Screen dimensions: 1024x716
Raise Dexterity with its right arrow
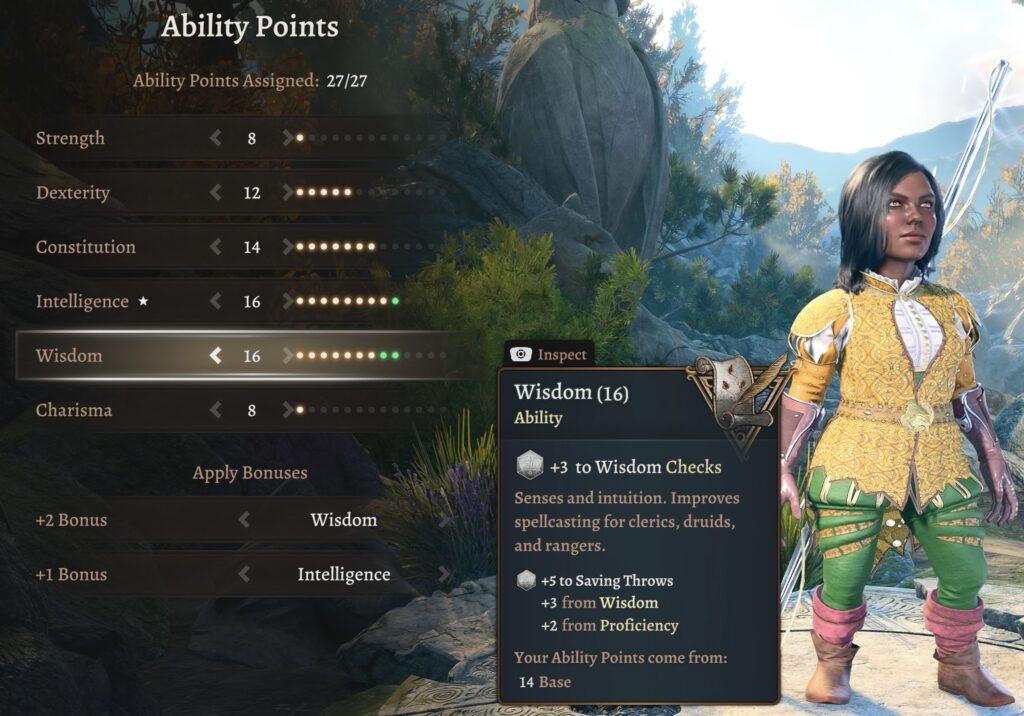[288, 192]
